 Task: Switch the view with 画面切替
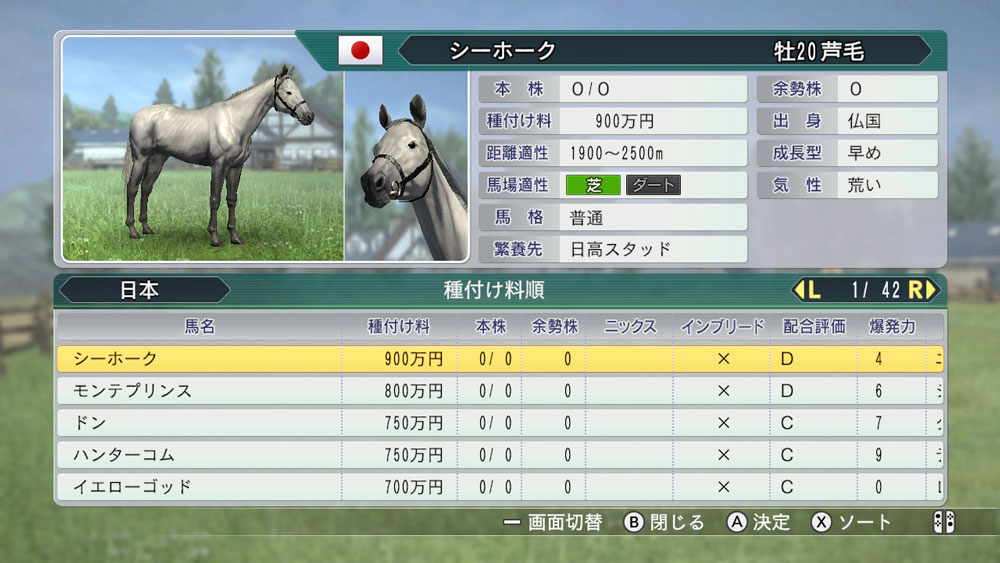[x=552, y=522]
